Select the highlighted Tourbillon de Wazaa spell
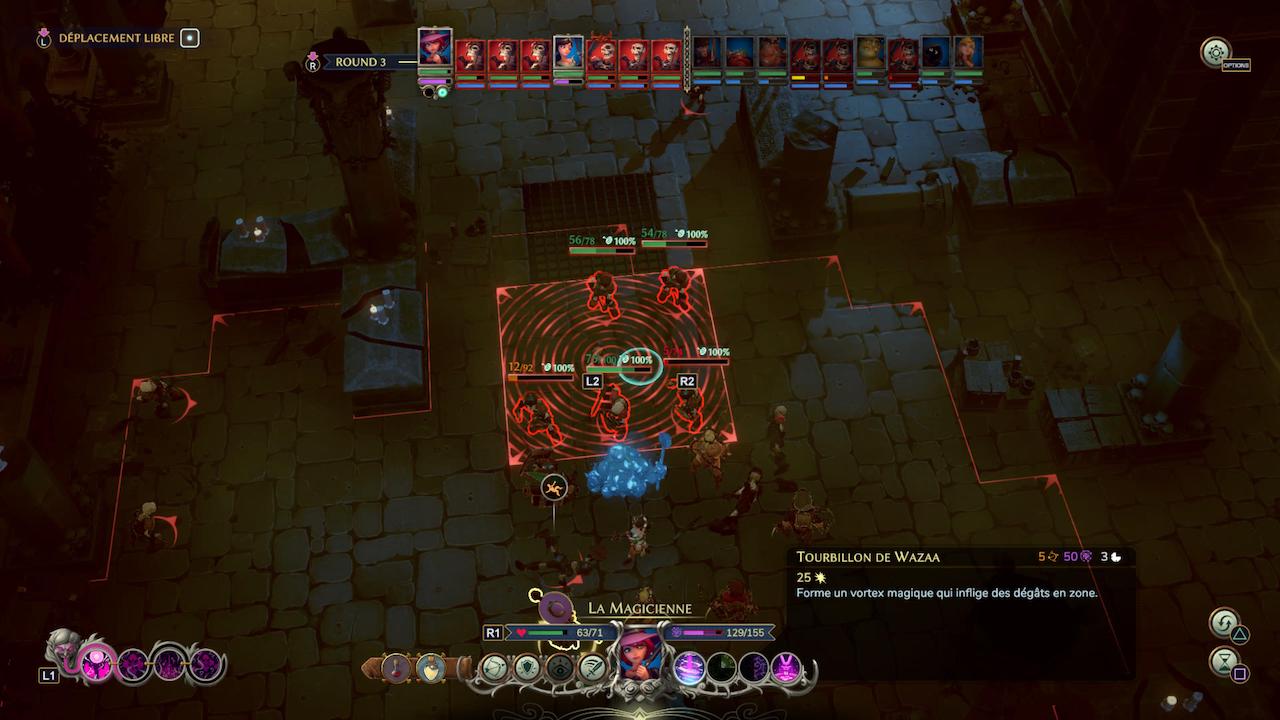This screenshot has width=1280, height=720. pos(688,667)
